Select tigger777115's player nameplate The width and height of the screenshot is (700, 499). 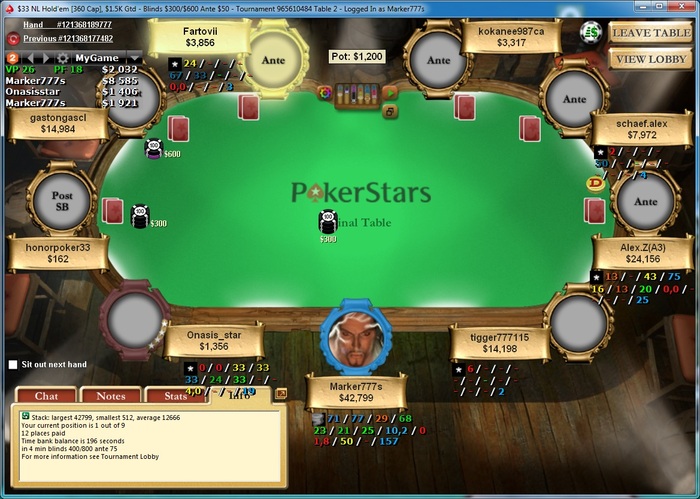click(498, 343)
